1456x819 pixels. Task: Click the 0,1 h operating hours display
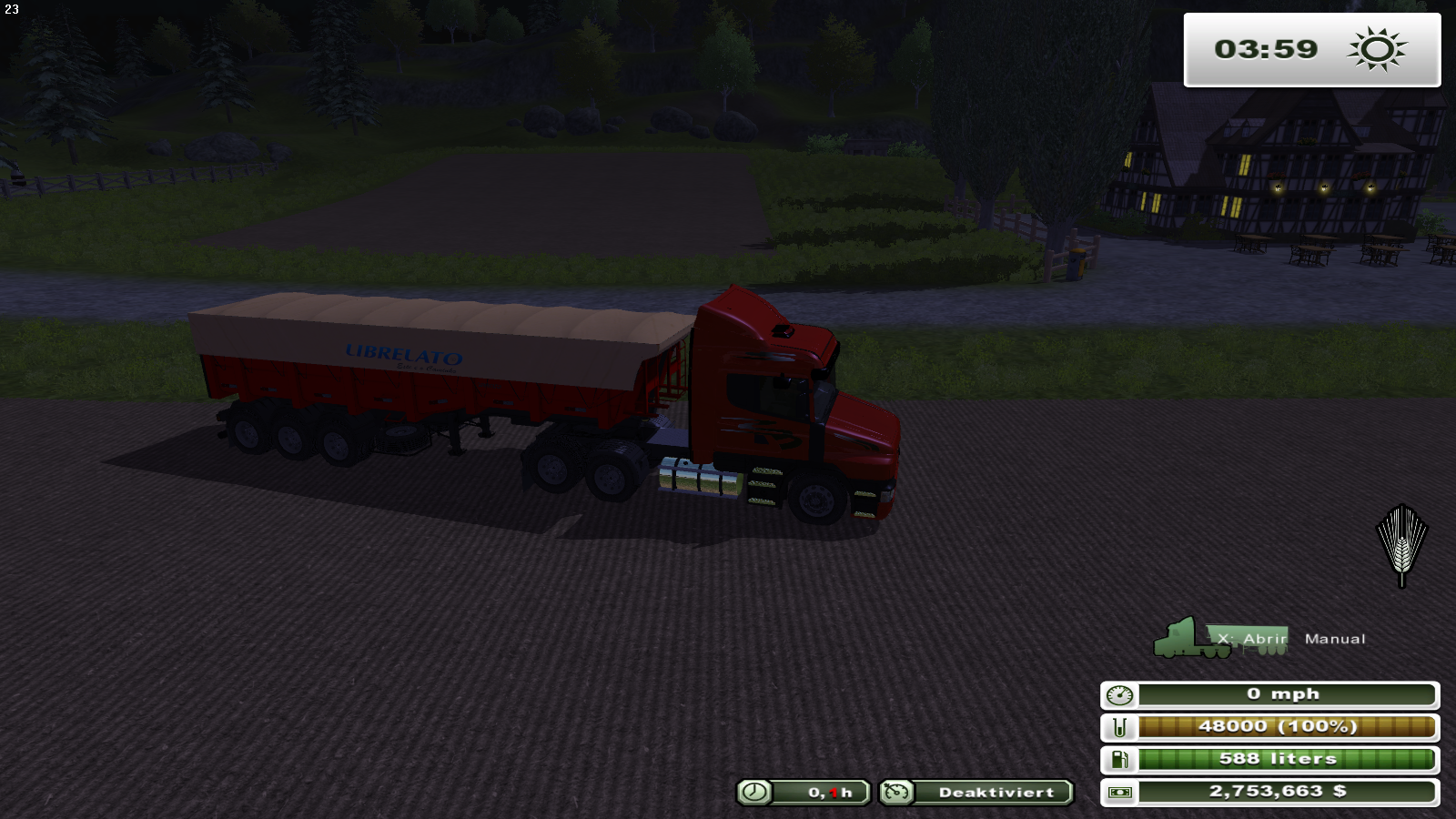[x=830, y=793]
